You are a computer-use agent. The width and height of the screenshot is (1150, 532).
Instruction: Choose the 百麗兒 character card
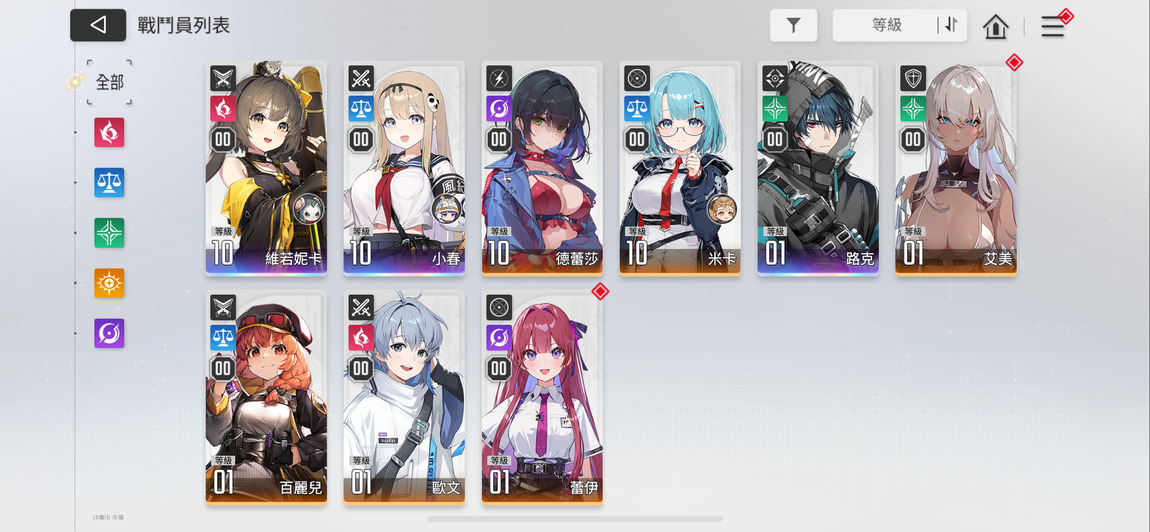[x=266, y=396]
